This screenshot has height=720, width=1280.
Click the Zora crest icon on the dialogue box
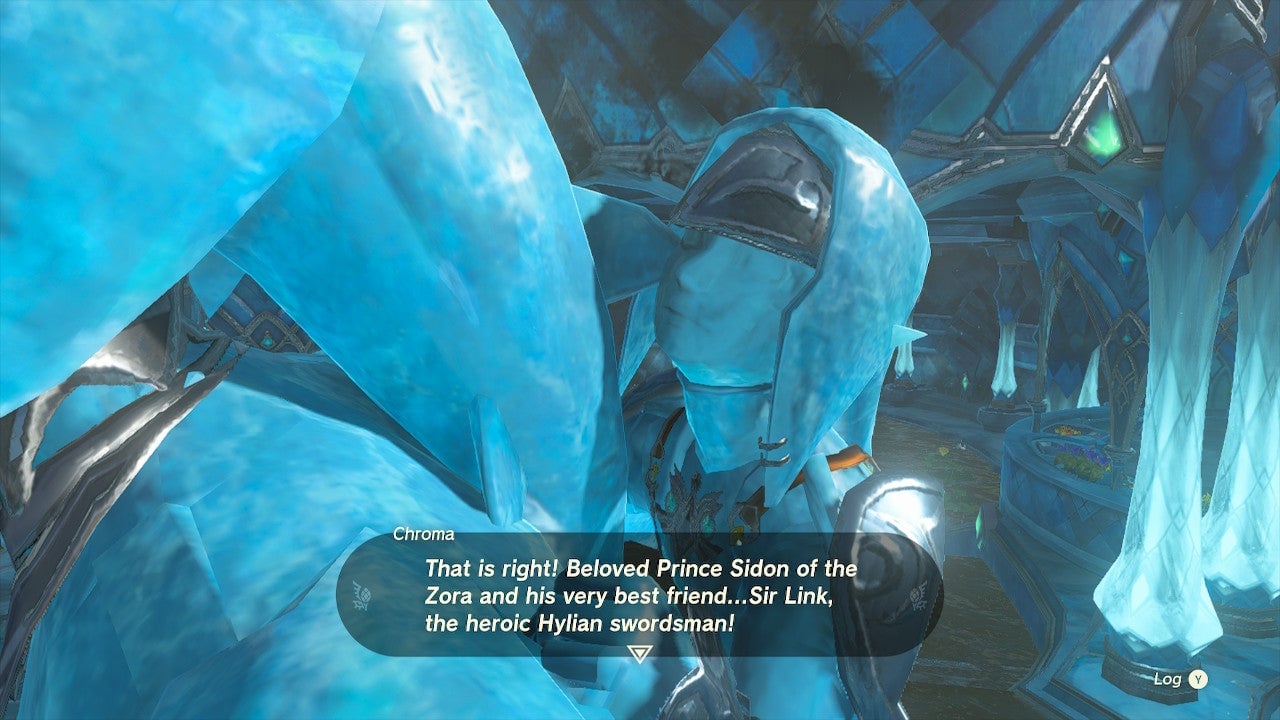[x=362, y=594]
